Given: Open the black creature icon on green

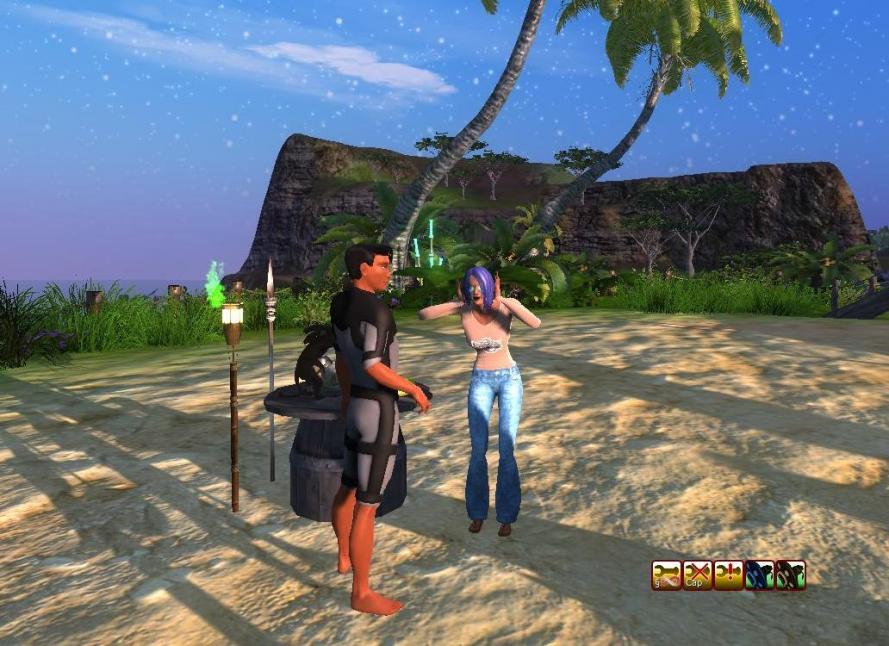Looking at the screenshot, I should pyautogui.click(x=790, y=575).
